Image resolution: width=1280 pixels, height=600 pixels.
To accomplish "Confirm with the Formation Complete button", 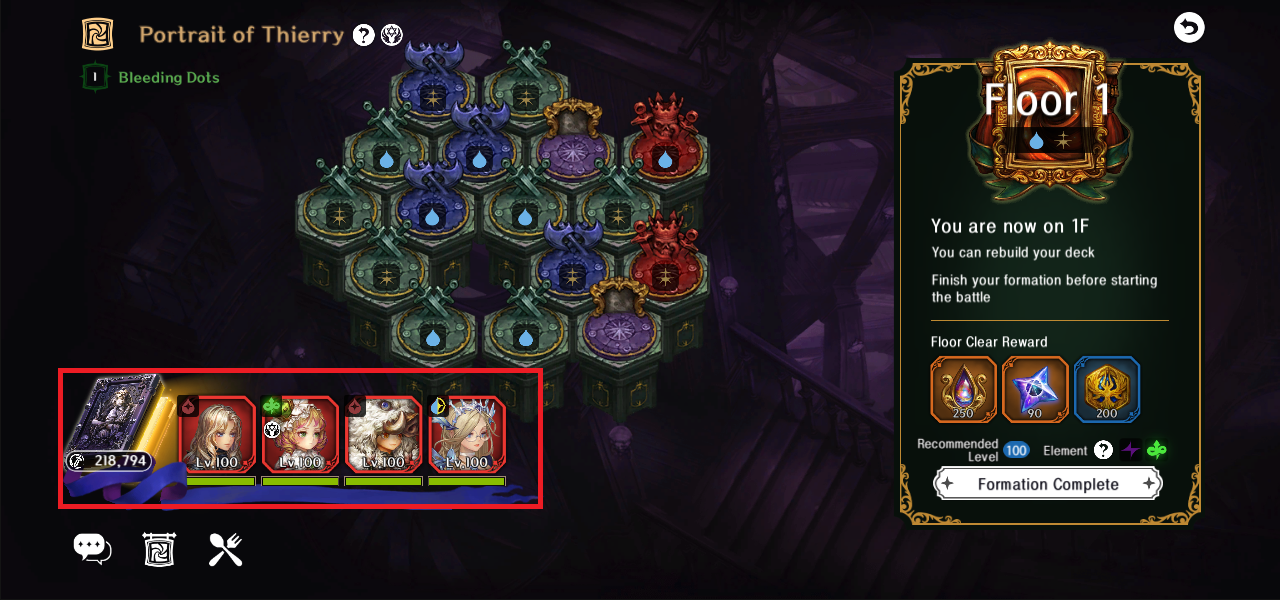I will (x=1047, y=484).
